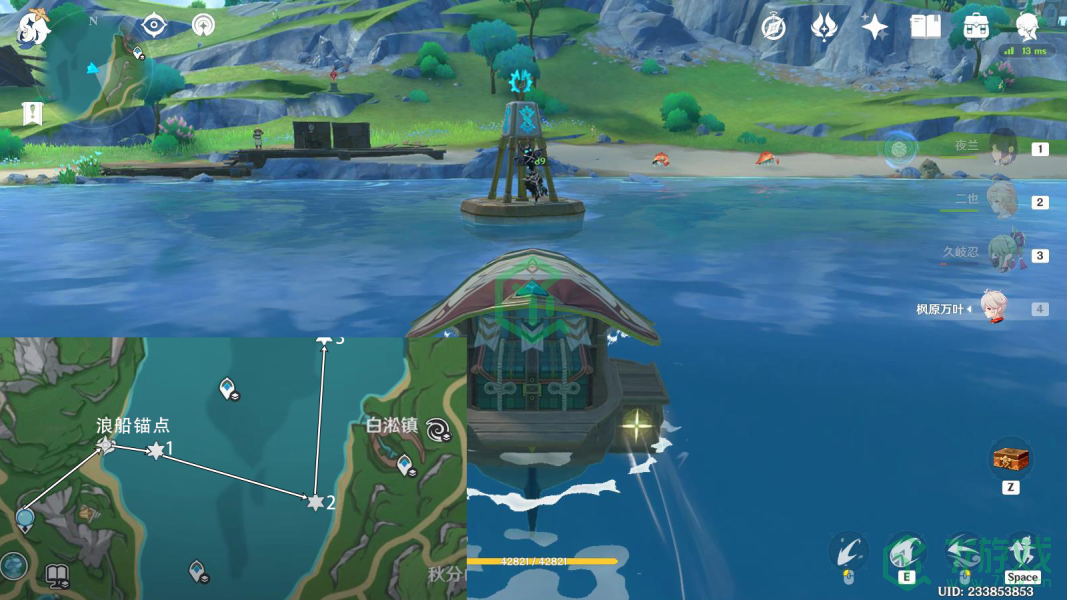Activate the boat action marked Space
1067x600 pixels.
pos(1022,553)
